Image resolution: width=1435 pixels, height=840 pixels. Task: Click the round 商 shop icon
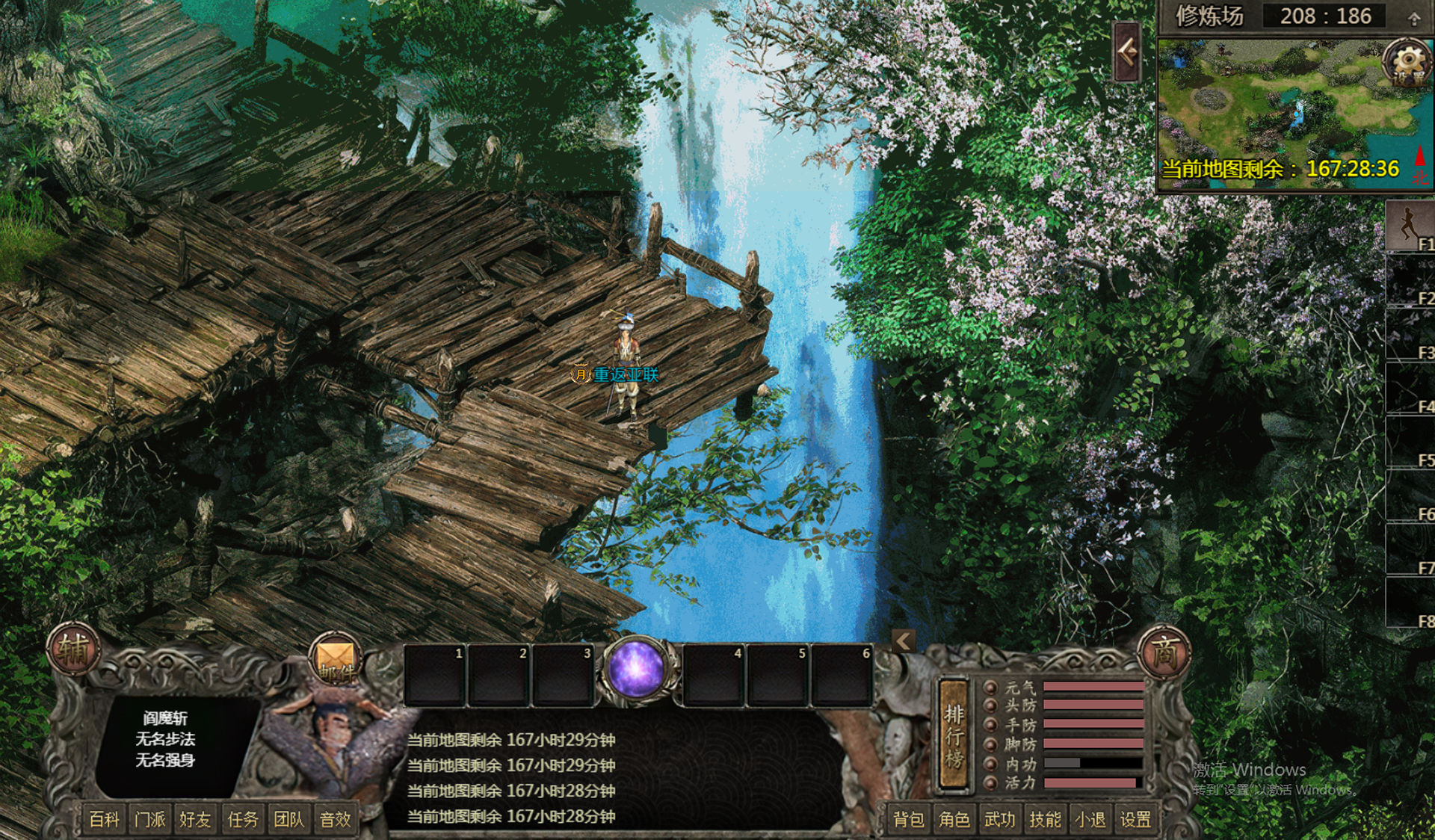click(x=1164, y=652)
